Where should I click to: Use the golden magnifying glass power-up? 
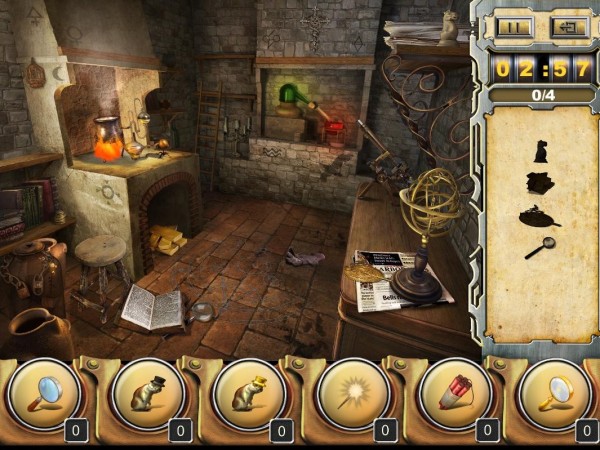coord(556,394)
